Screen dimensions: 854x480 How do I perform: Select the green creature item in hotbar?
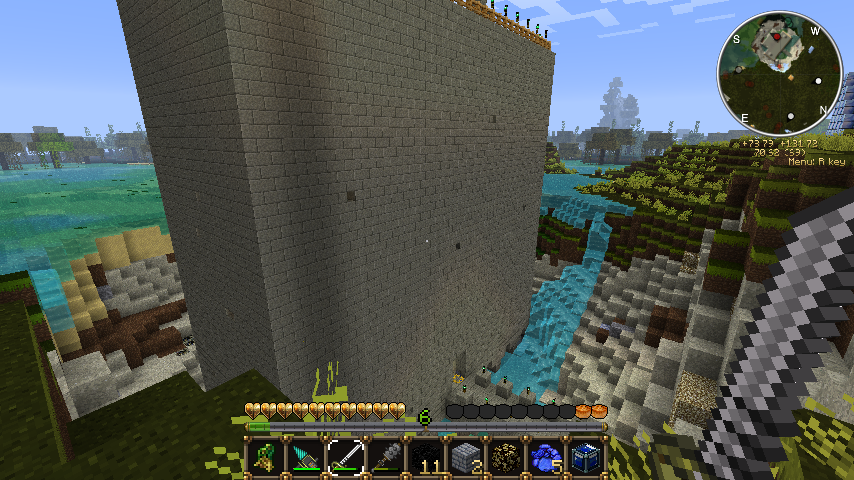(x=266, y=456)
